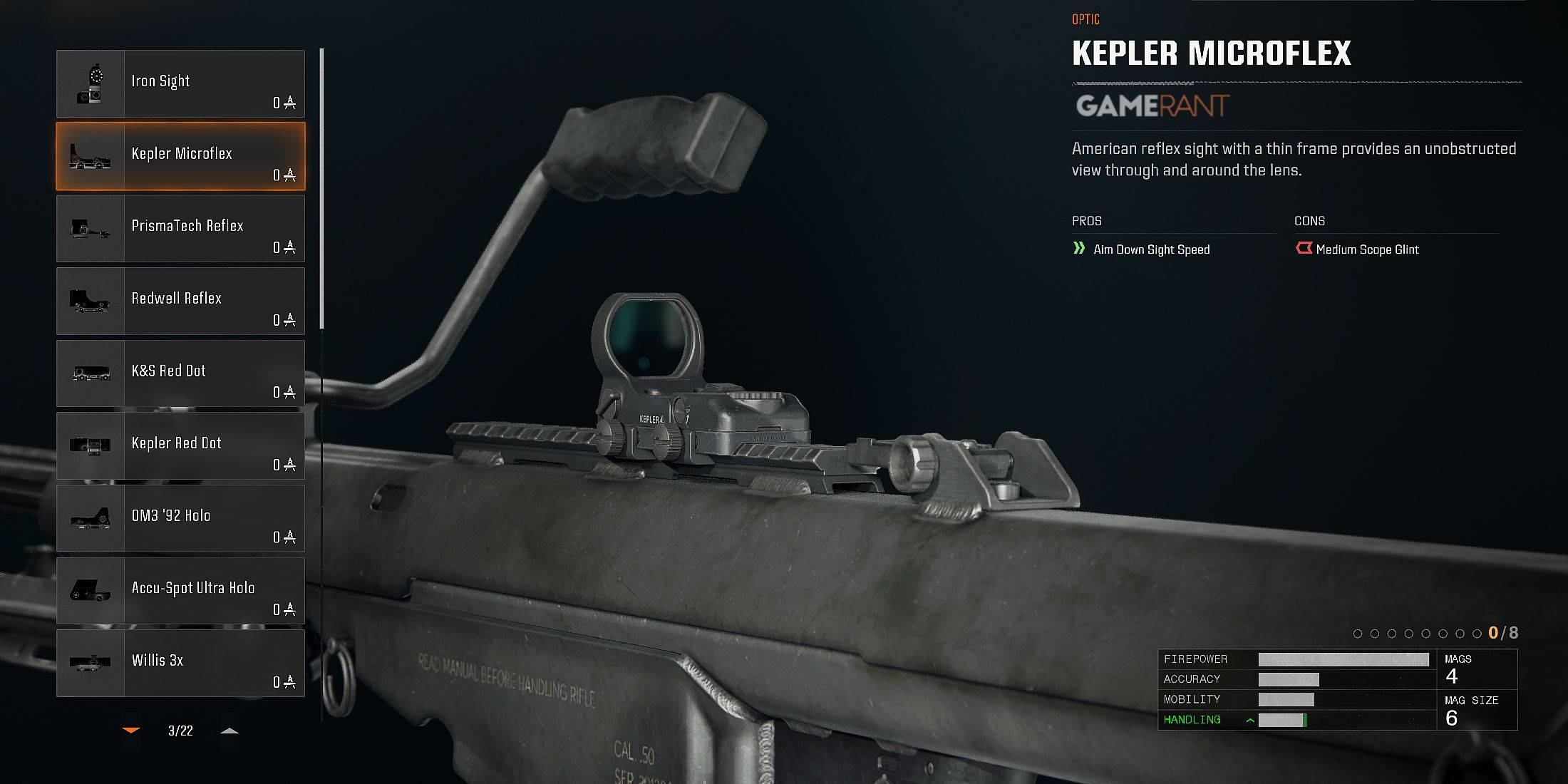Select the OM3 '92 Holo icon

pyautogui.click(x=91, y=520)
